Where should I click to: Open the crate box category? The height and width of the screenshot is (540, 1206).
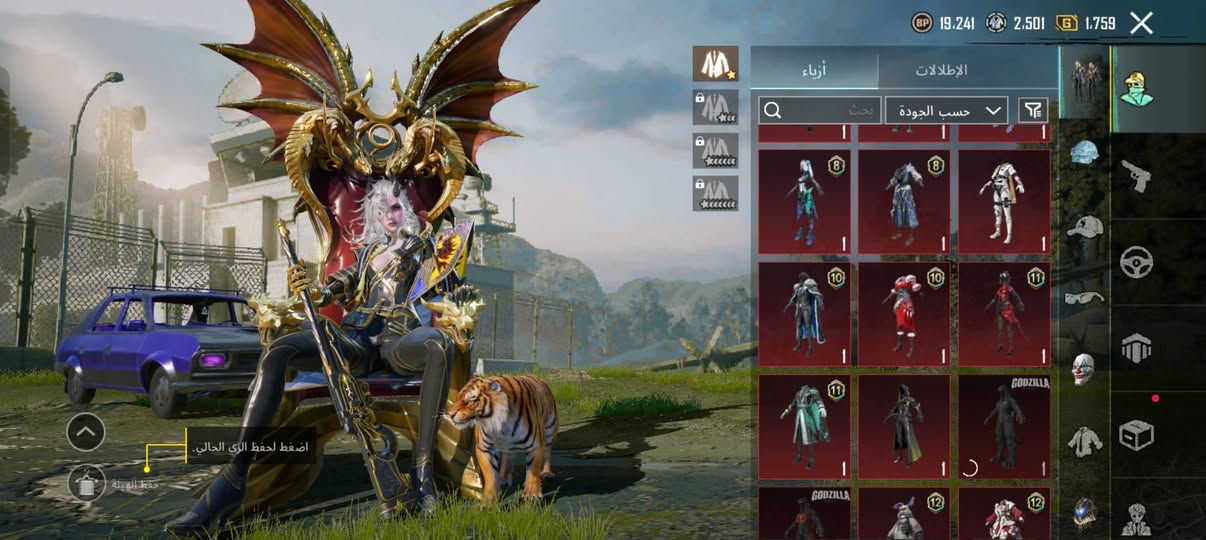[1136, 433]
